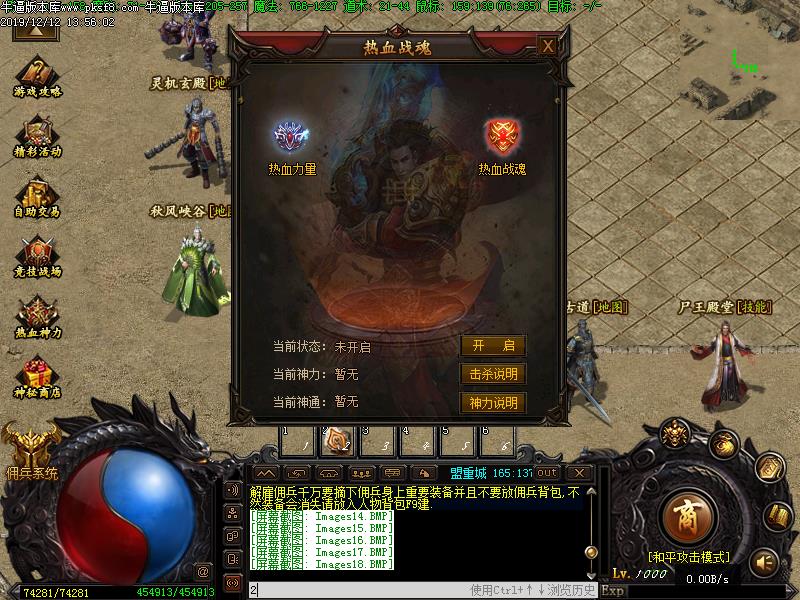The width and height of the screenshot is (800, 600).
Task: Collapse the top-left arrow panel button
Action: [x=34, y=30]
